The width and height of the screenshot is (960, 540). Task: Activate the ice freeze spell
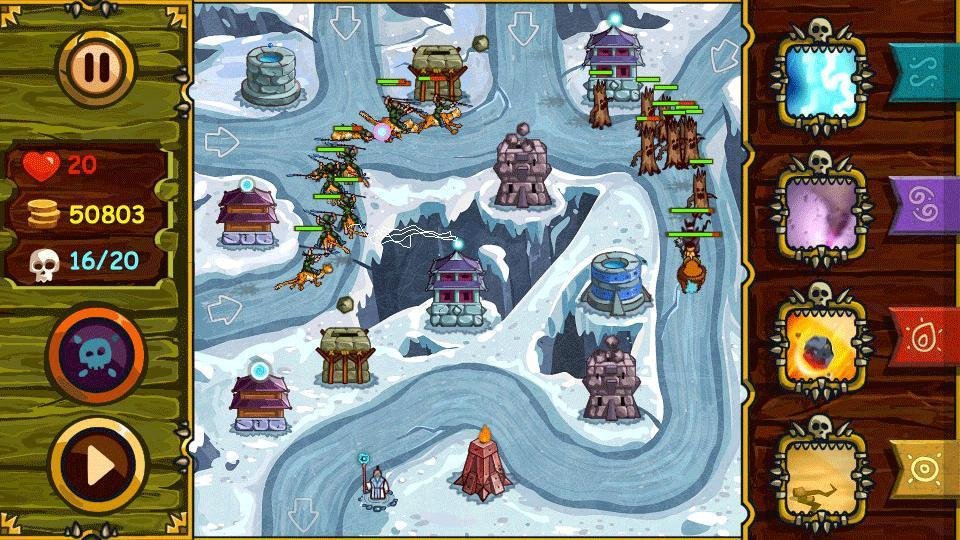coord(820,82)
